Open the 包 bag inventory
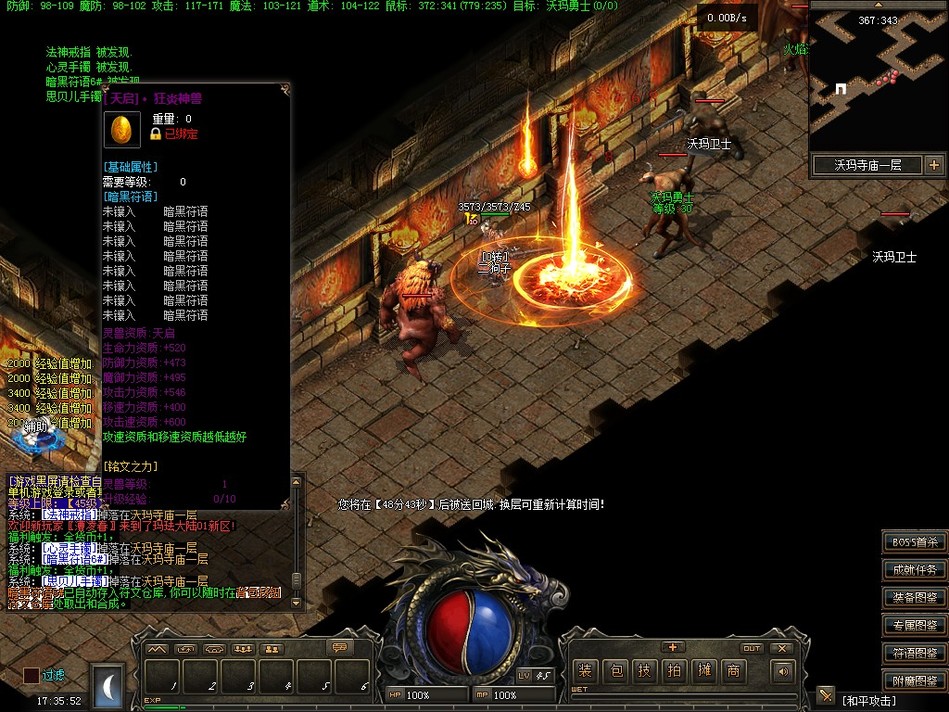 (x=616, y=671)
